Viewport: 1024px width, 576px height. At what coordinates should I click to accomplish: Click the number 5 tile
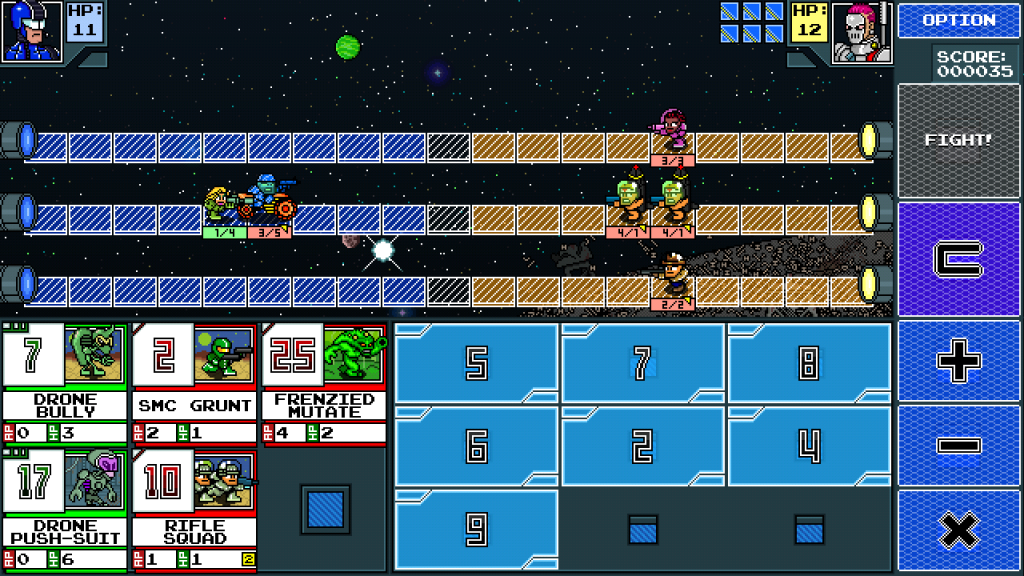pyautogui.click(x=476, y=364)
